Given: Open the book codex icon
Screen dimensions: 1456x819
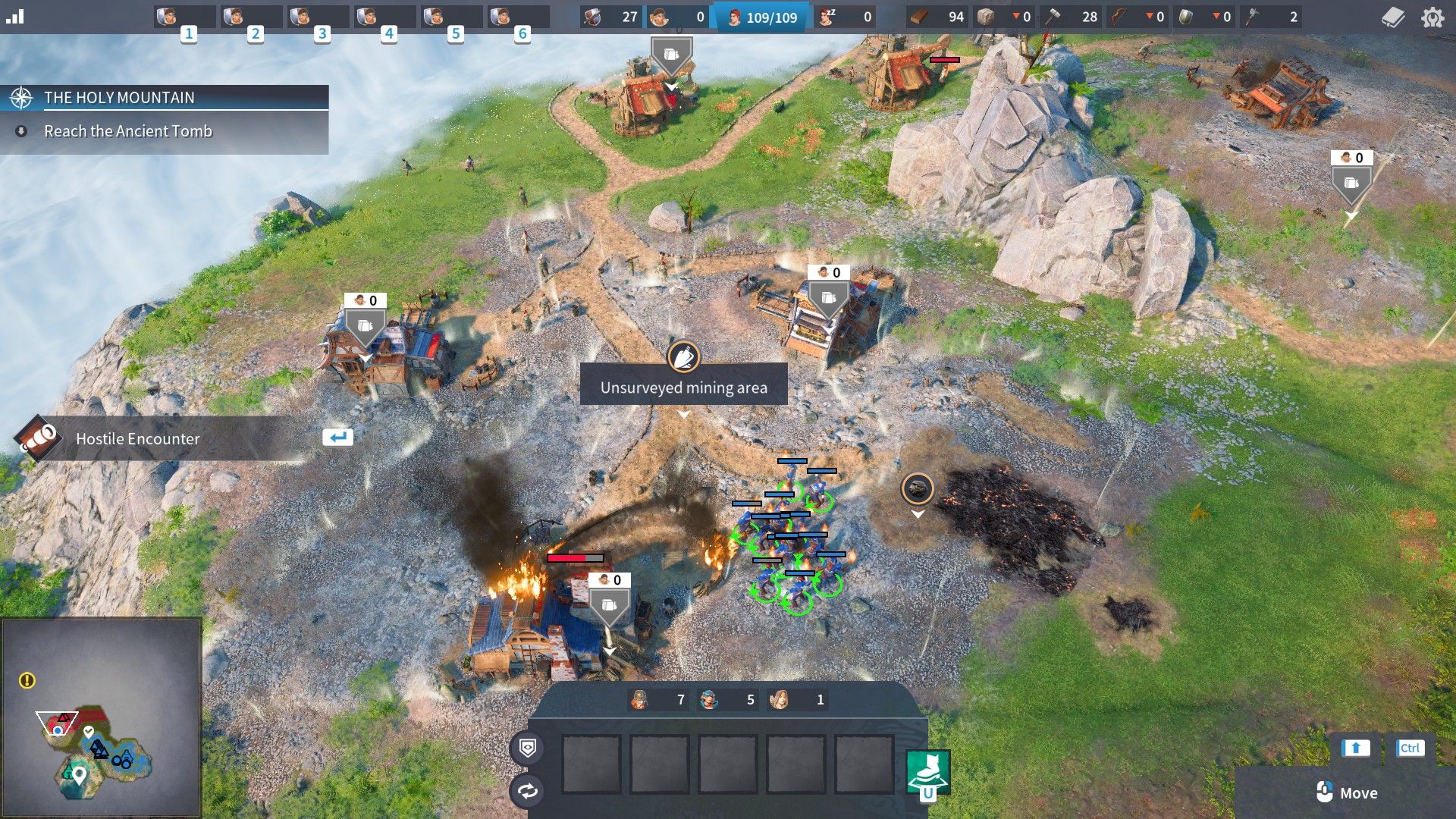Looking at the screenshot, I should (1392, 17).
